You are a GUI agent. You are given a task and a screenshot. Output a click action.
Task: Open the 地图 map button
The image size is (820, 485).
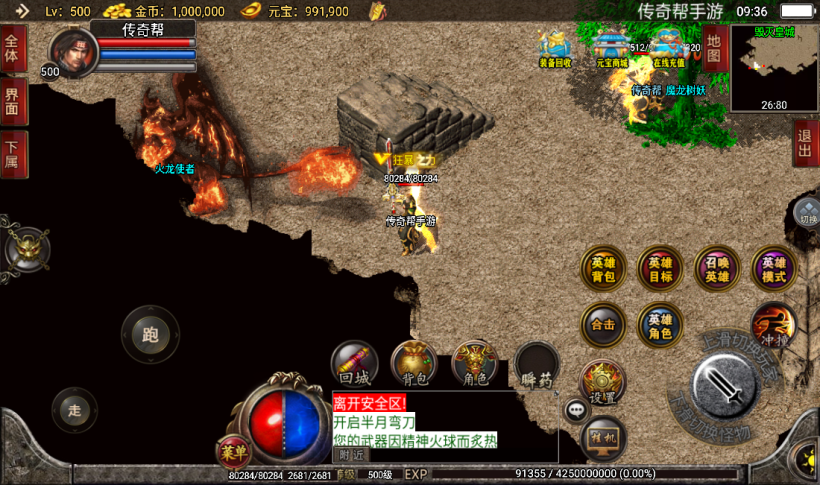[713, 48]
